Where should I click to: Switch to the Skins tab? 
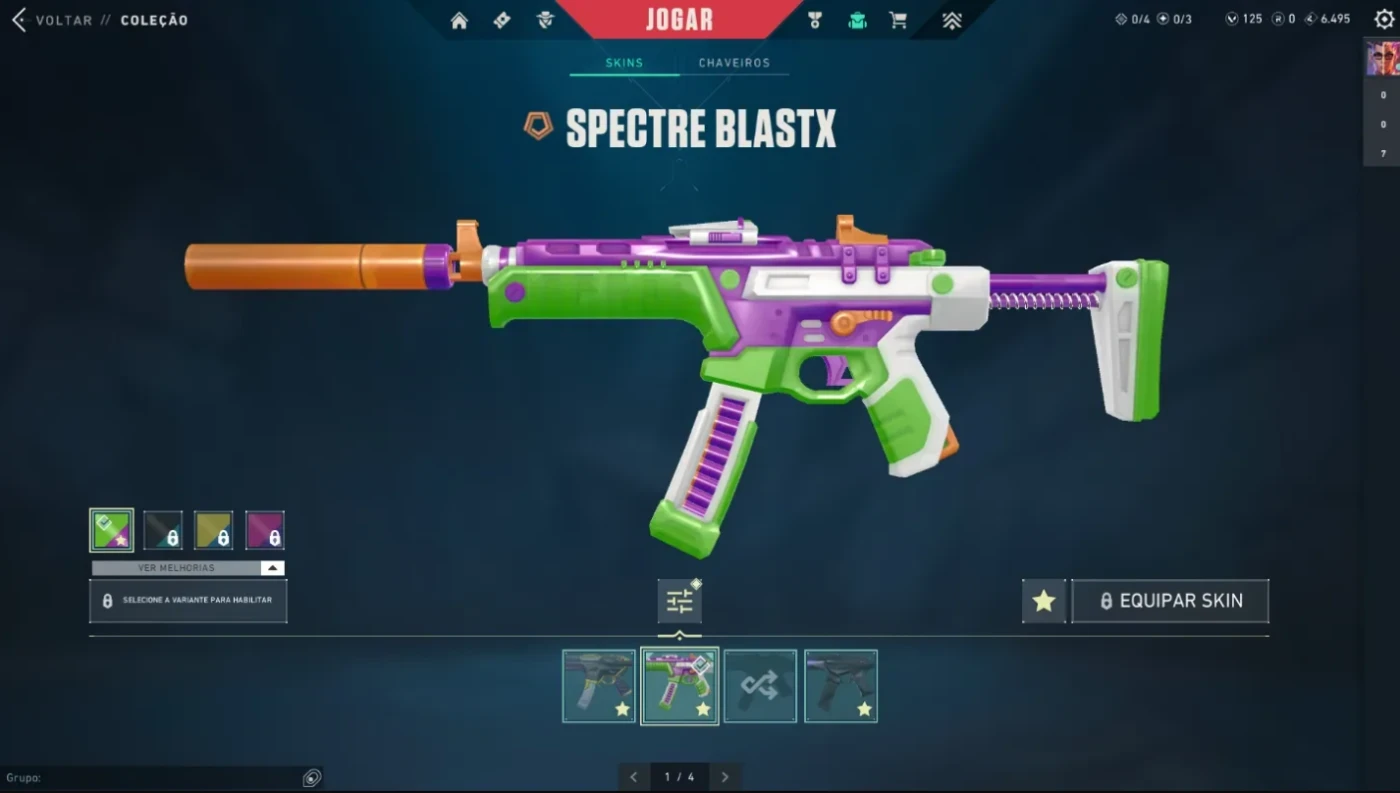pyautogui.click(x=624, y=63)
